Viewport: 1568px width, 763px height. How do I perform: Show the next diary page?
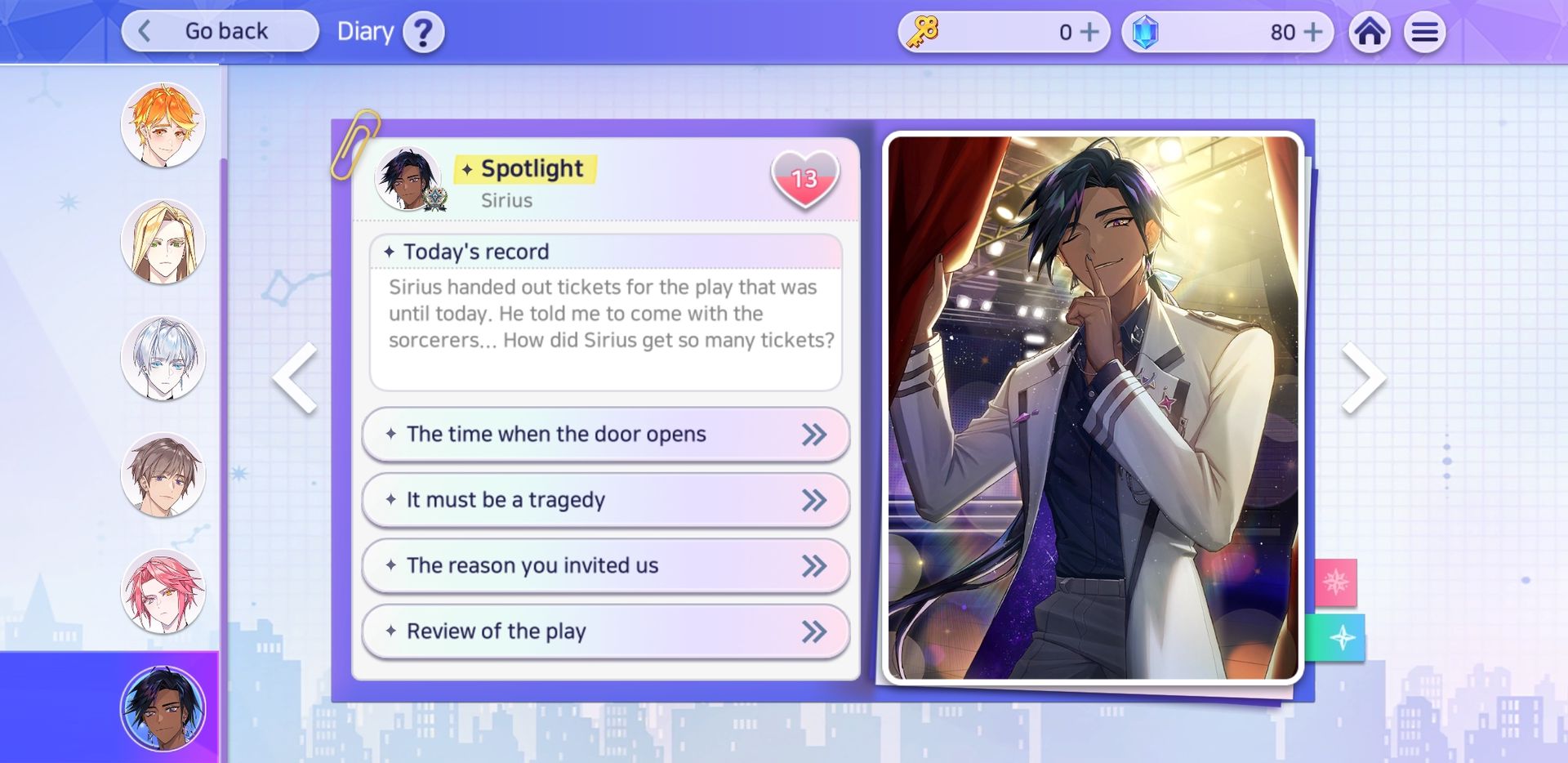(1363, 377)
